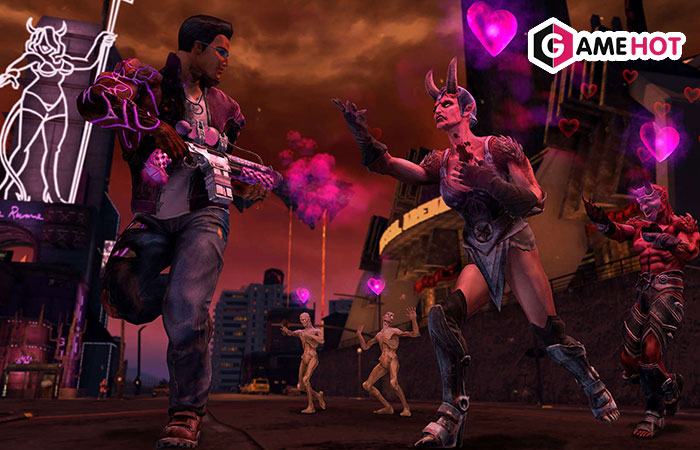Viewport: 700px width, 450px height.
Task: Click the GameHot logo watermark
Action: (x=607, y=46)
